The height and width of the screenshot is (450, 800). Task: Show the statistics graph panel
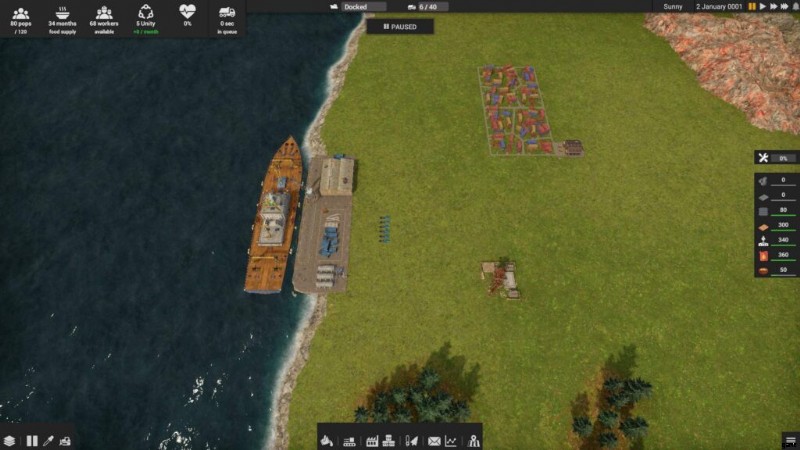tap(451, 440)
